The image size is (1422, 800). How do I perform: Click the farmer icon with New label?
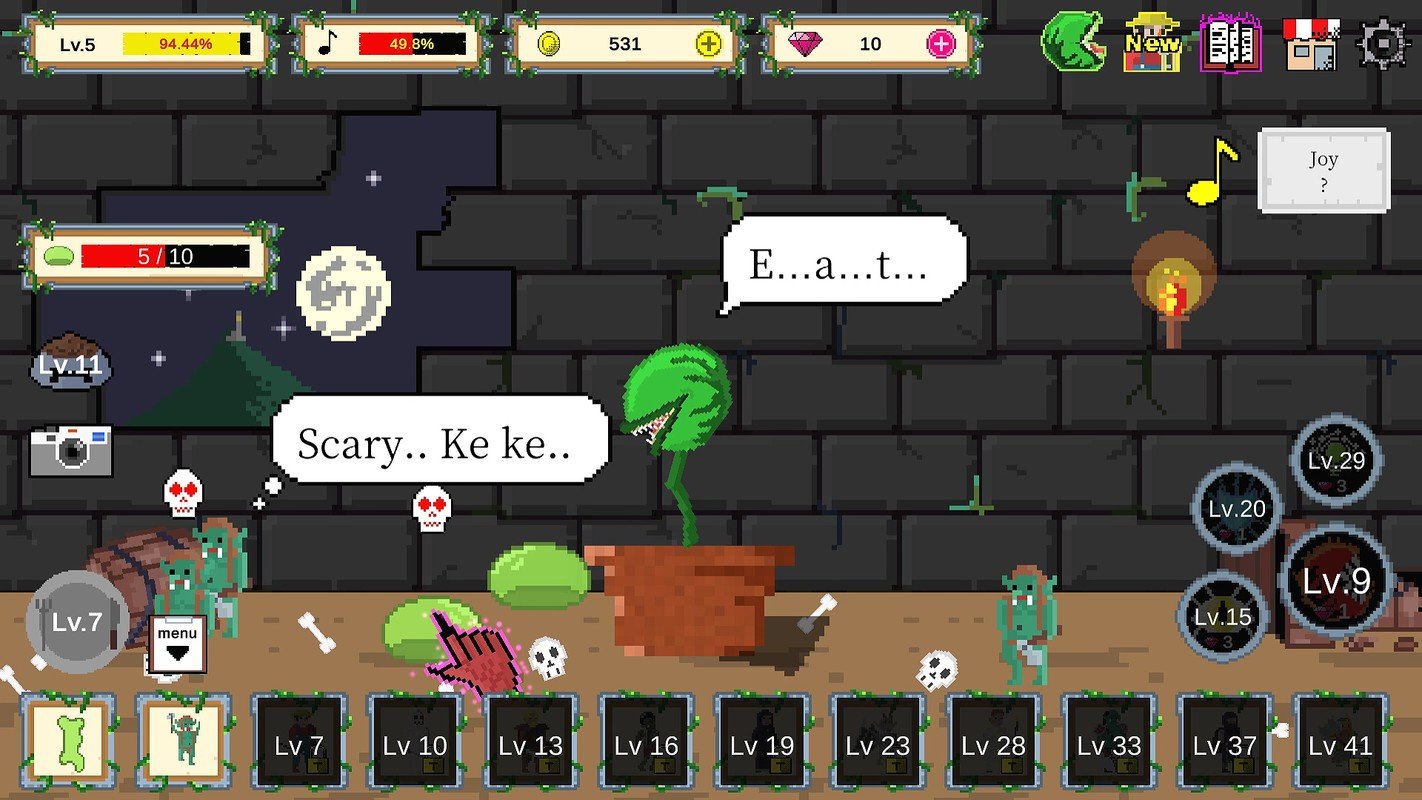(x=1152, y=44)
